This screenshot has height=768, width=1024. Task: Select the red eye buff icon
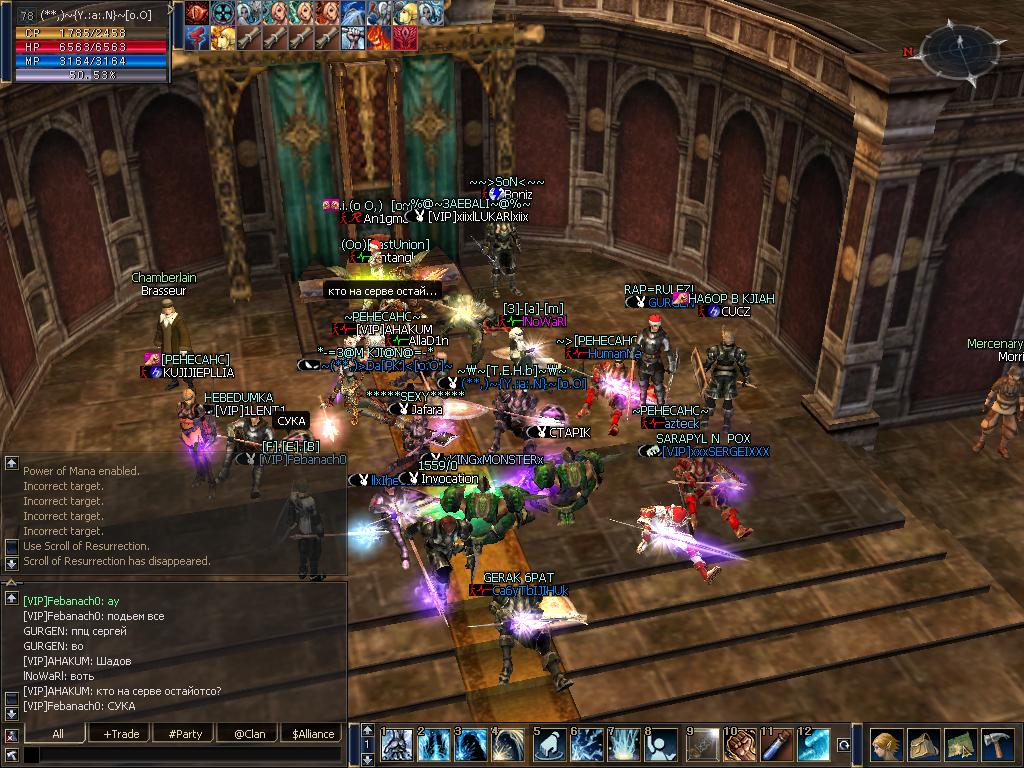coord(195,13)
